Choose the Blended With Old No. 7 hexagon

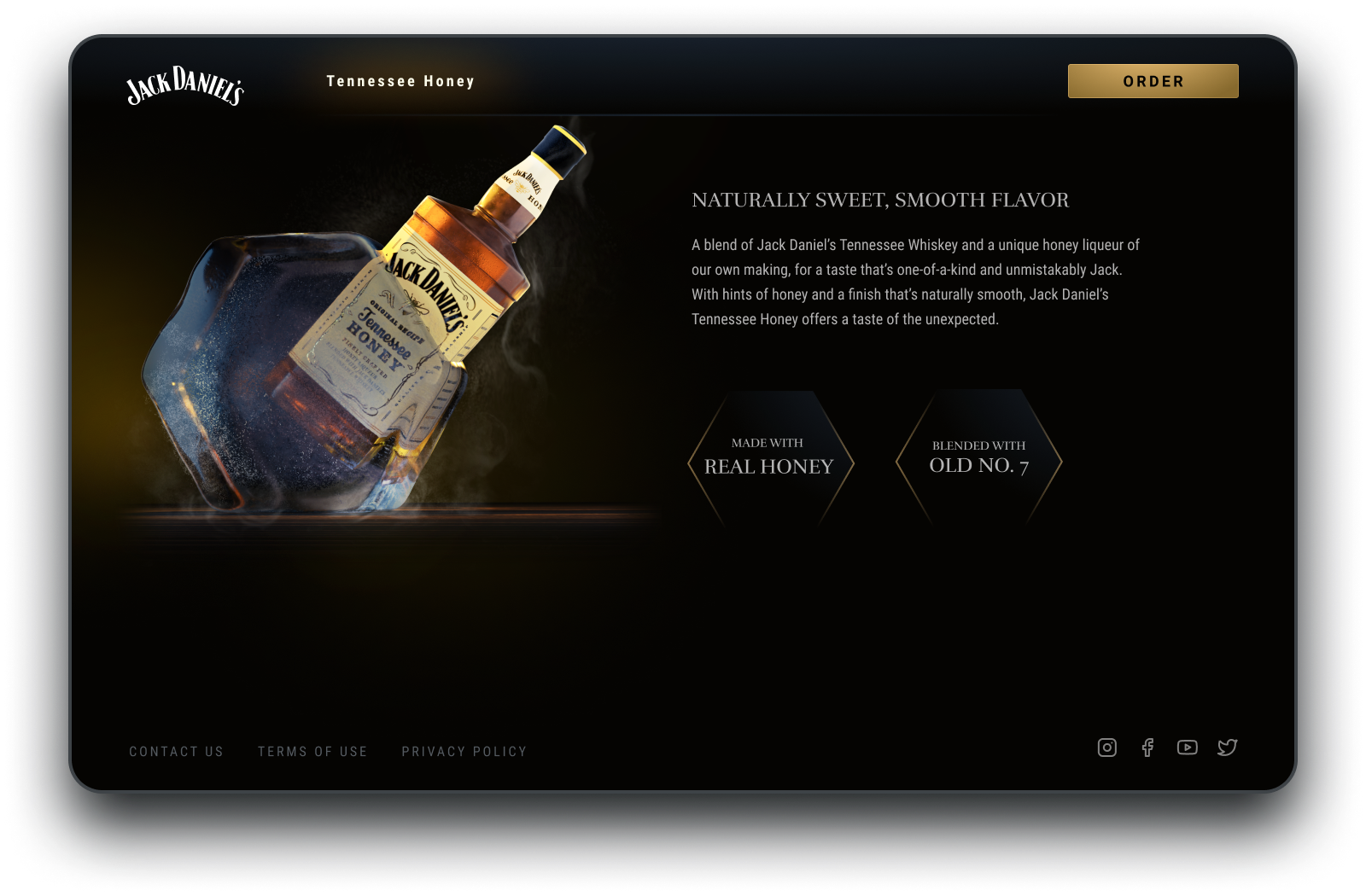point(978,458)
